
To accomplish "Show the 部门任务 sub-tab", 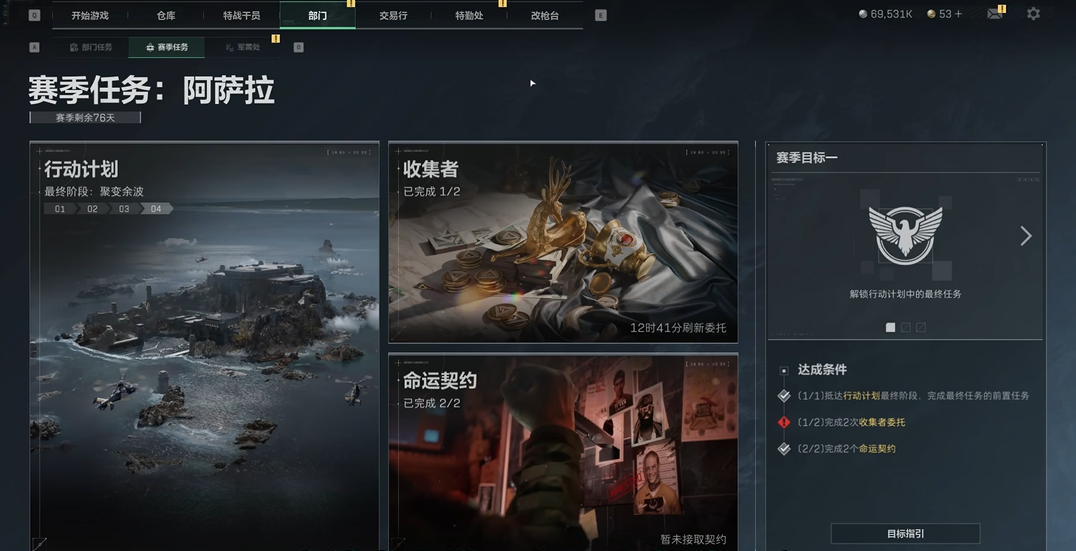I will click(91, 47).
